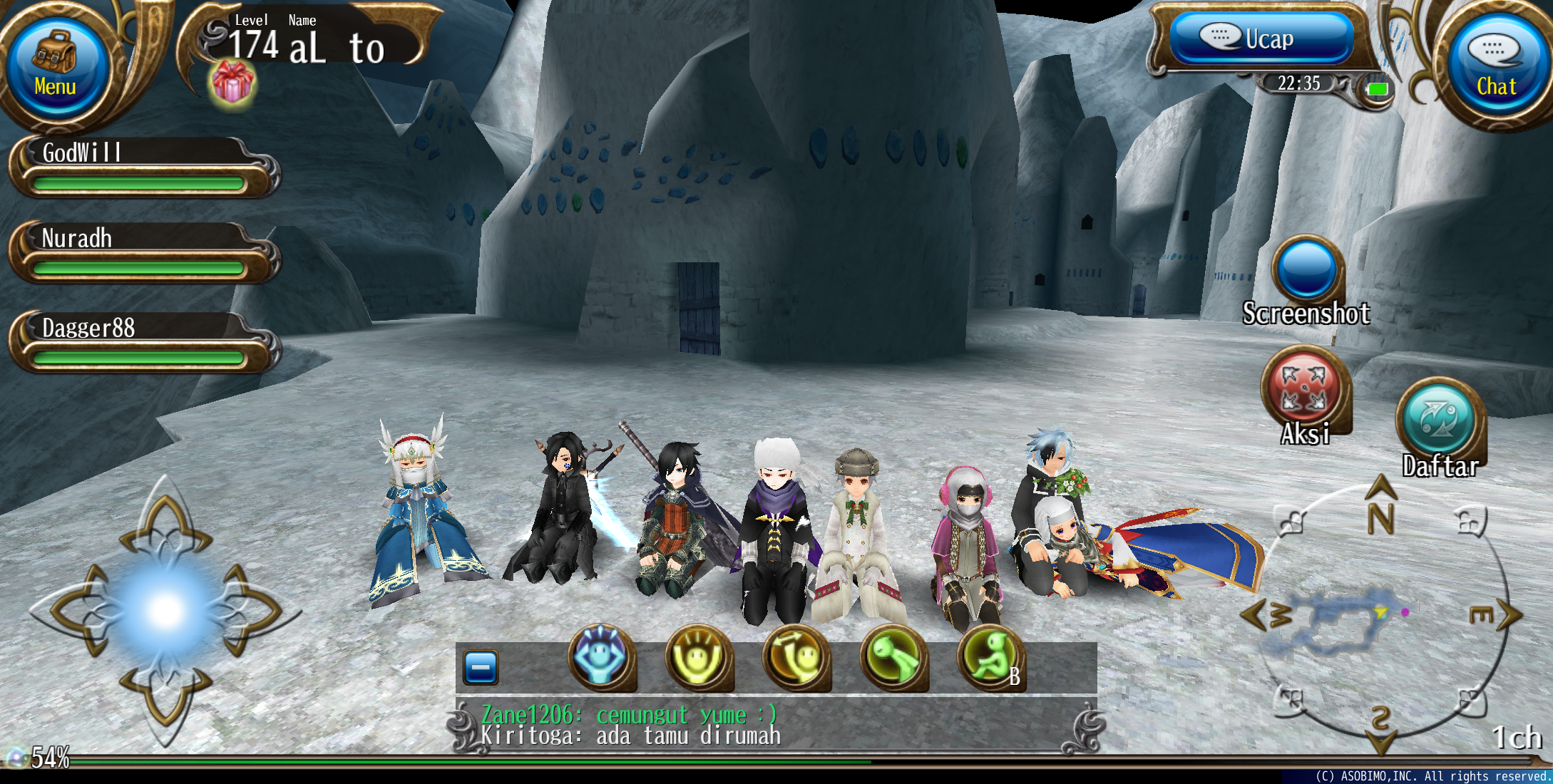
Task: Collapse the emote bar with the minus button
Action: [x=481, y=667]
